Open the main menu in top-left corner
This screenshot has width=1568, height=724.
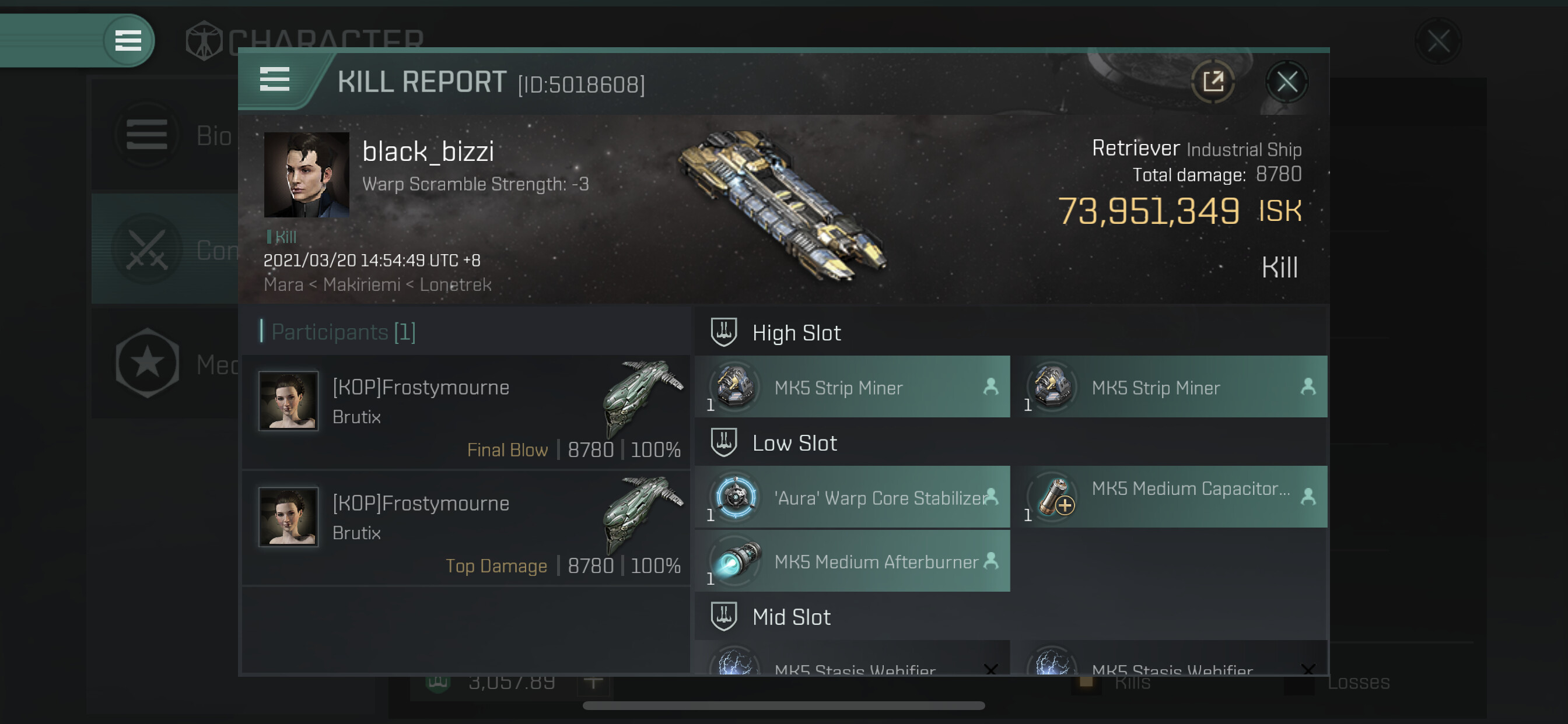[x=128, y=41]
